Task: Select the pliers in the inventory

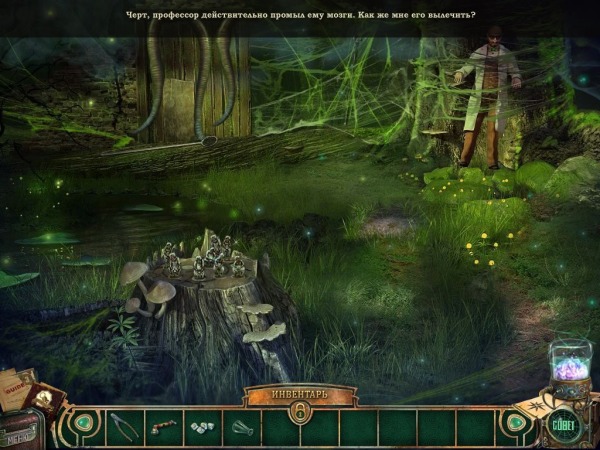Action: (x=125, y=426)
